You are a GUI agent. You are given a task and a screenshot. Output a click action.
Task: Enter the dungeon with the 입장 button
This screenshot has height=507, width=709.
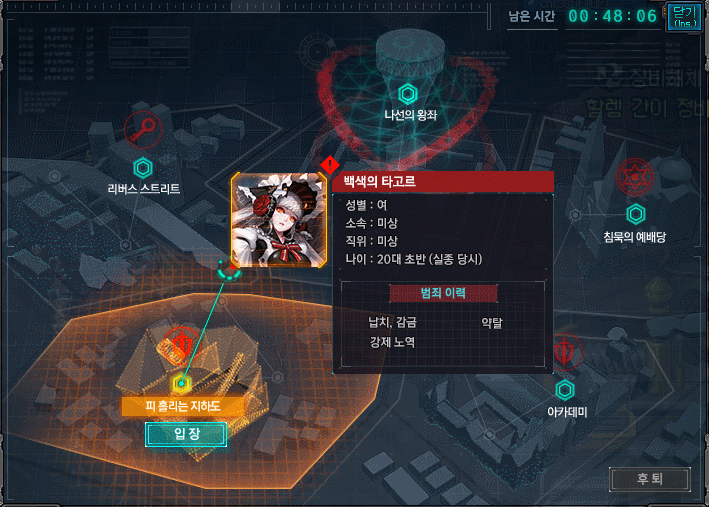pyautogui.click(x=185, y=434)
